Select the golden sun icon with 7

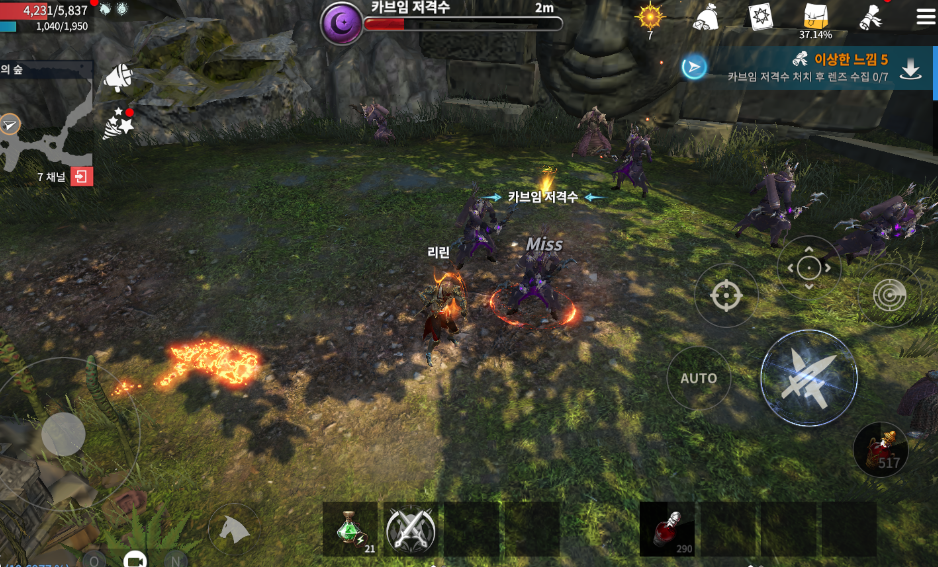(650, 17)
